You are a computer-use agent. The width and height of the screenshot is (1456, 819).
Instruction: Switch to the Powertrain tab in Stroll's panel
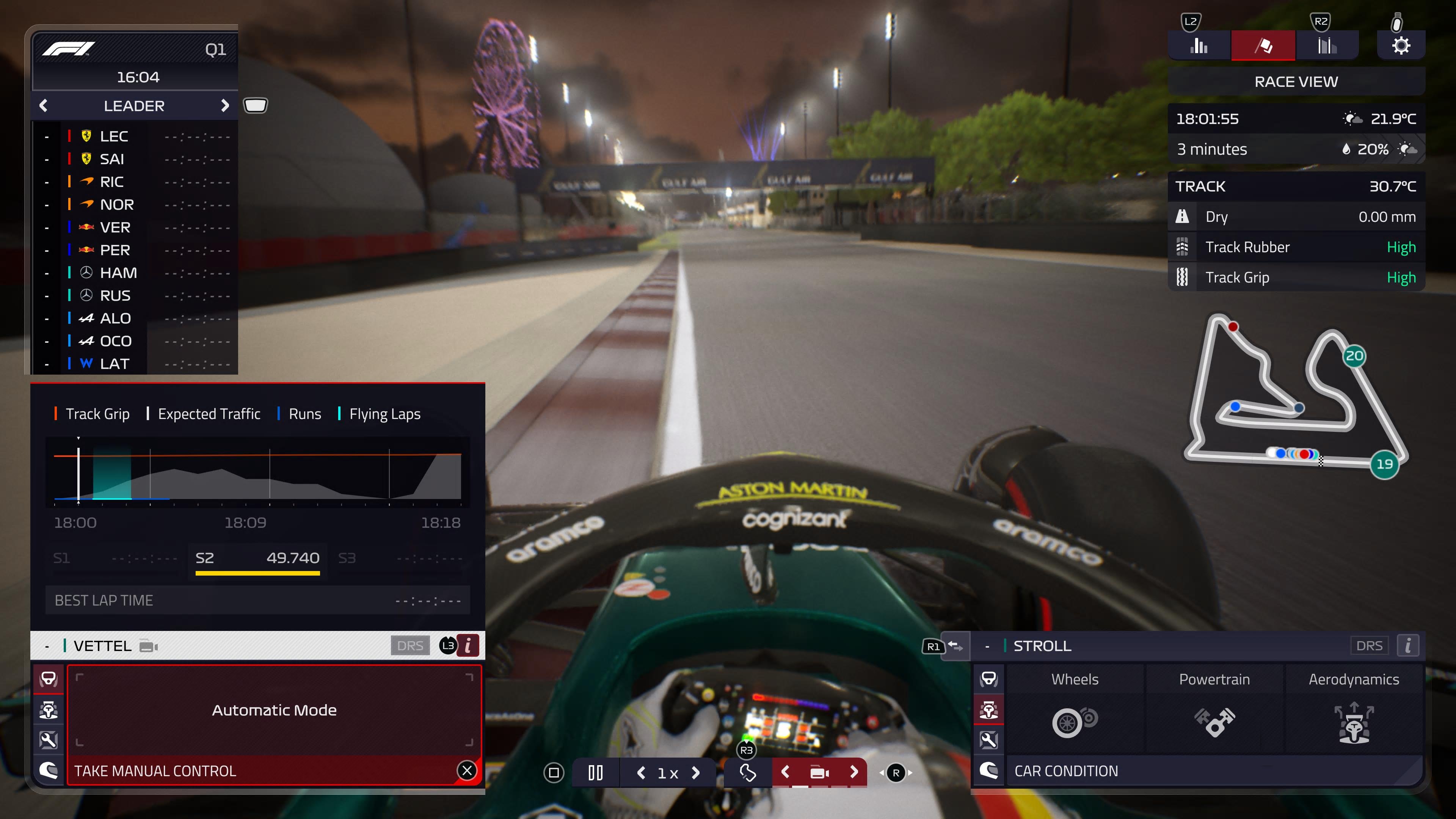(x=1214, y=679)
